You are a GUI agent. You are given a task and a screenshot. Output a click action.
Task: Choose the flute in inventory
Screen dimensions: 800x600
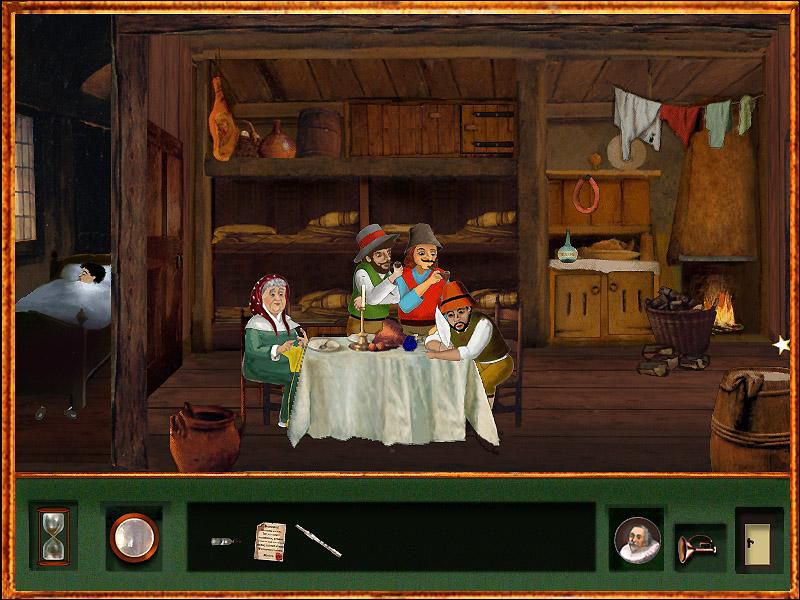[x=318, y=541]
